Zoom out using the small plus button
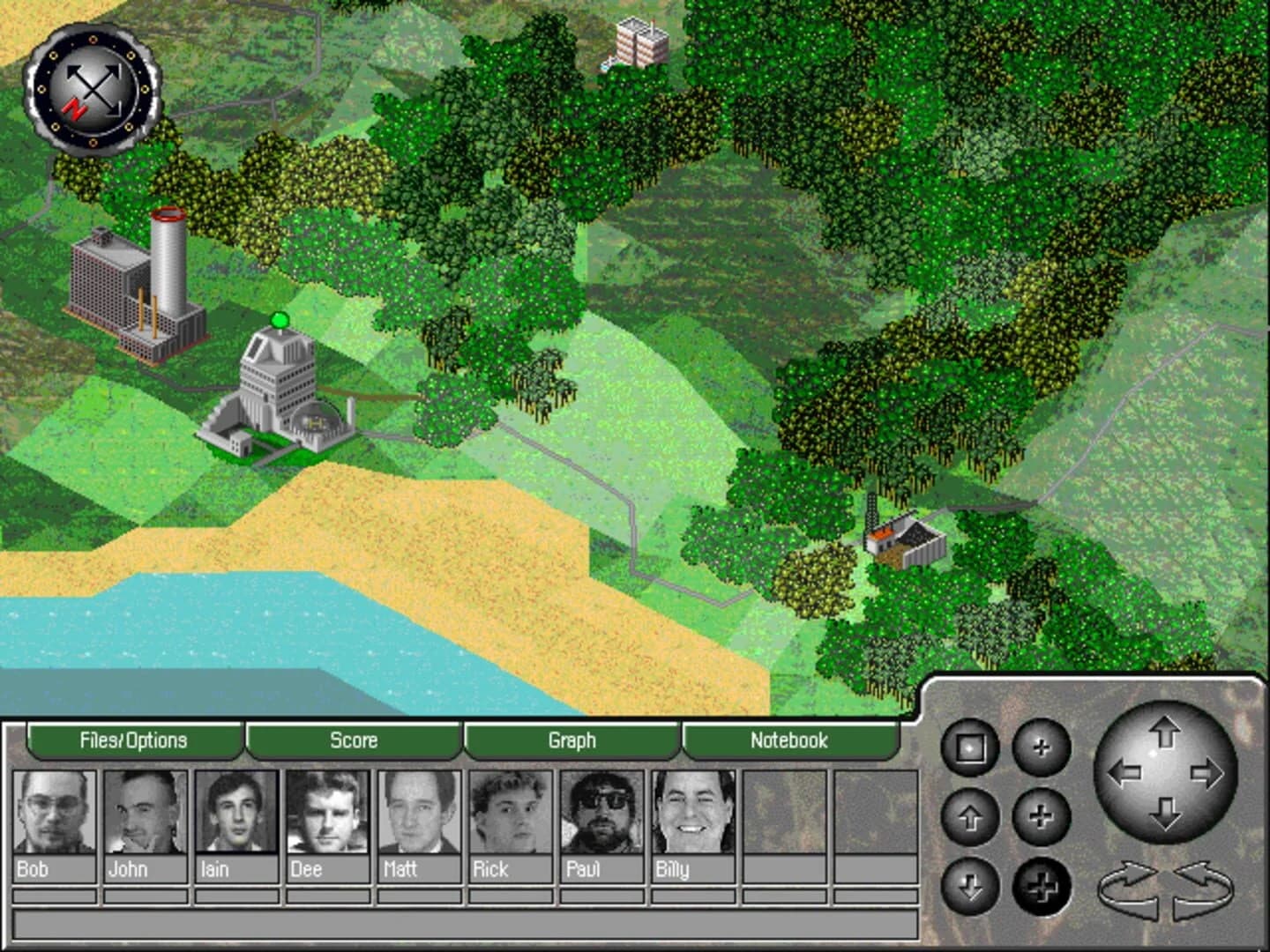1270x952 pixels. (x=1042, y=746)
